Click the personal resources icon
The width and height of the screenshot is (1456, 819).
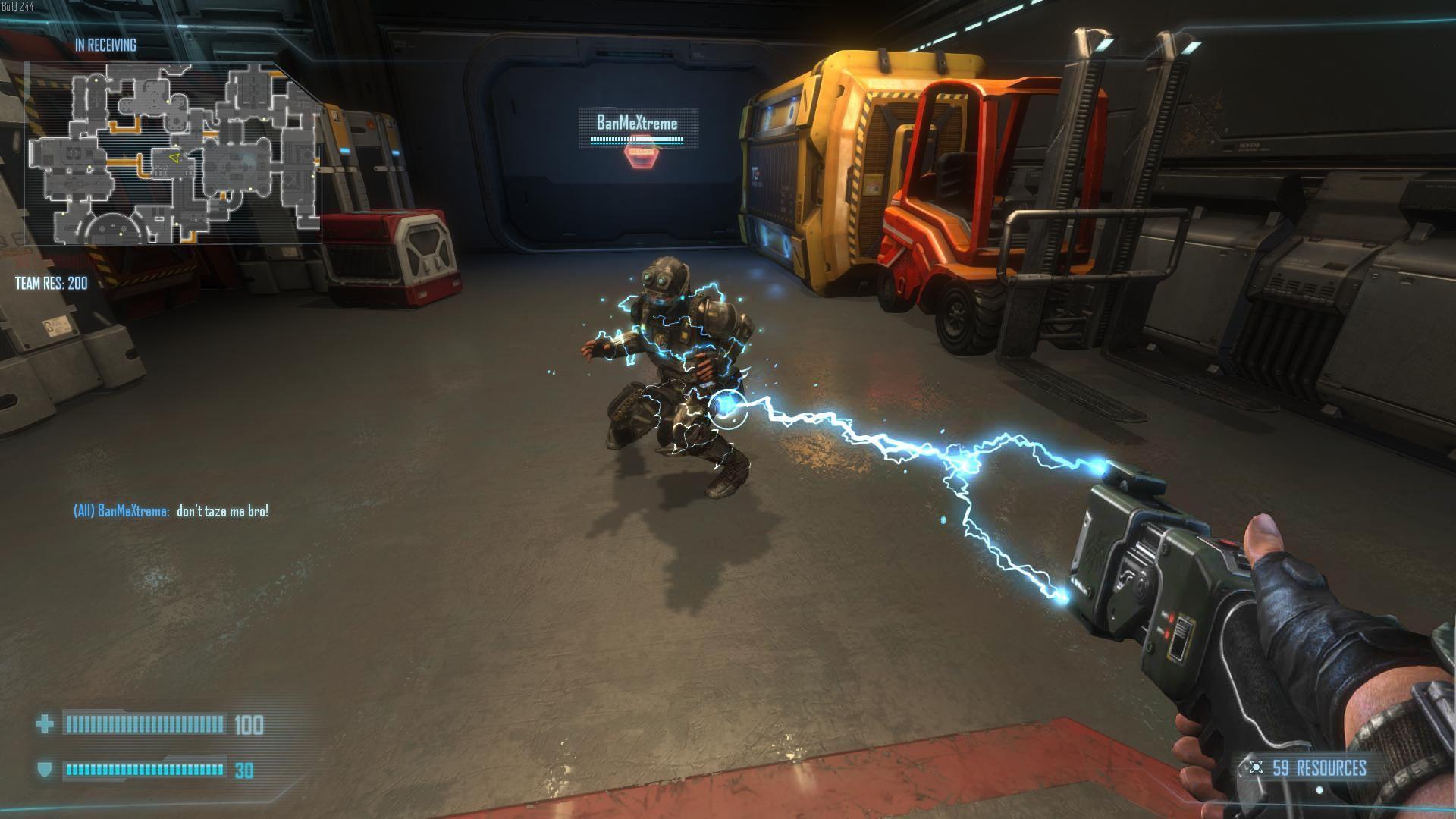(1256, 767)
